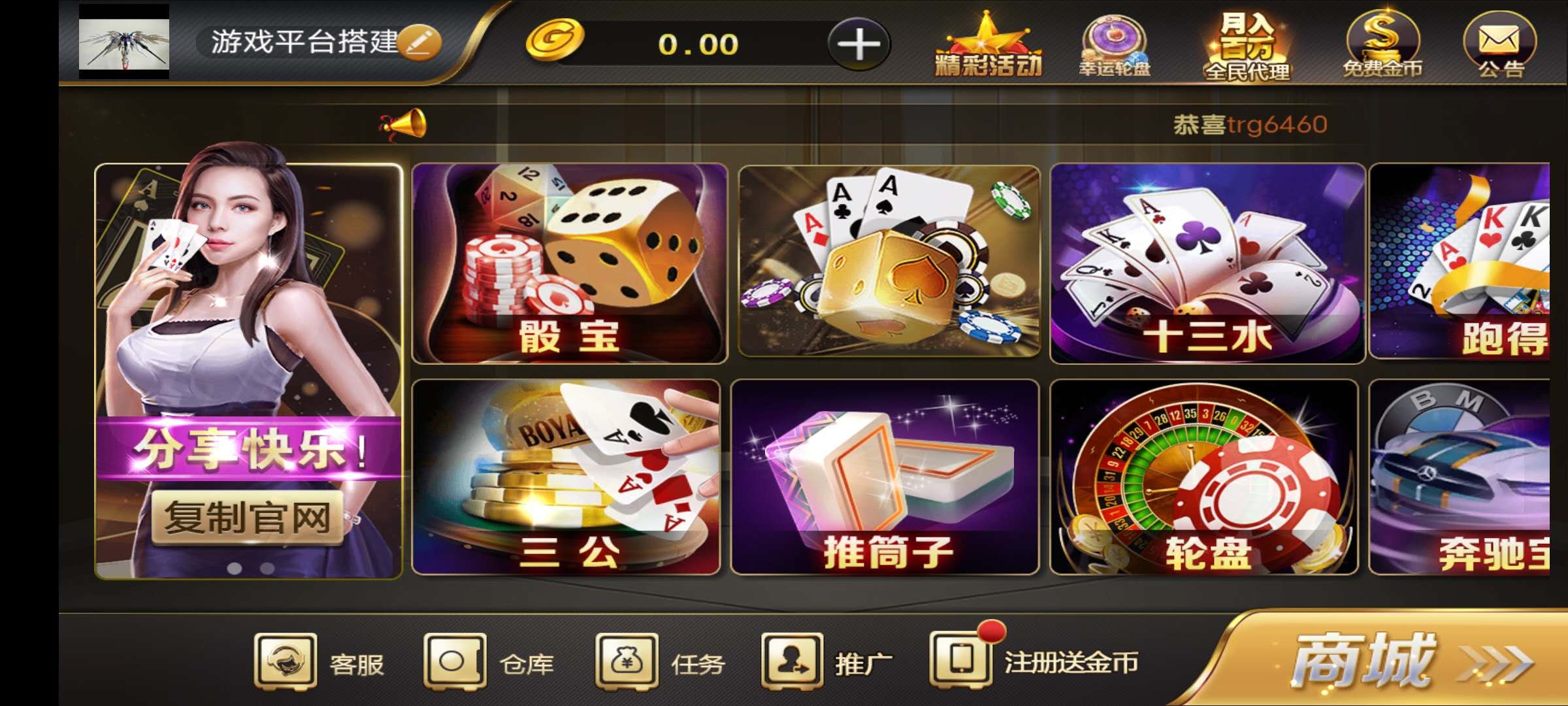Open the 三公 card game tile
The width and height of the screenshot is (1568, 706).
[566, 477]
